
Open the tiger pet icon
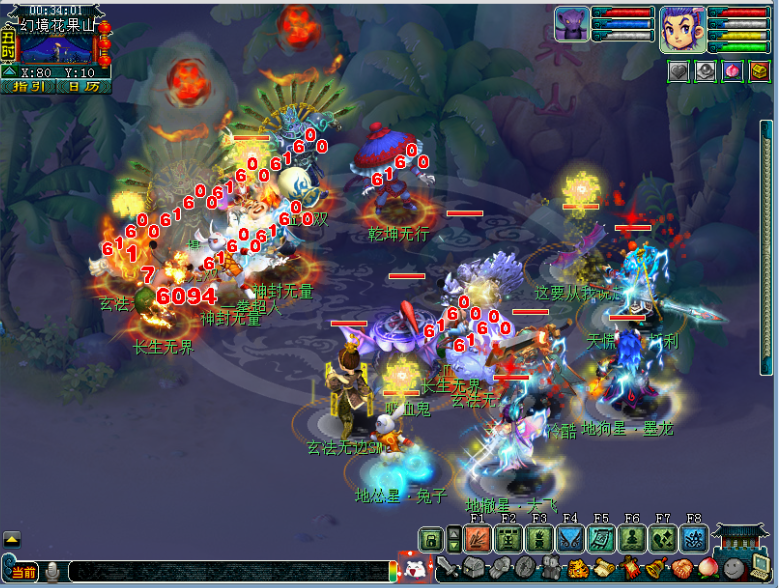577,568
